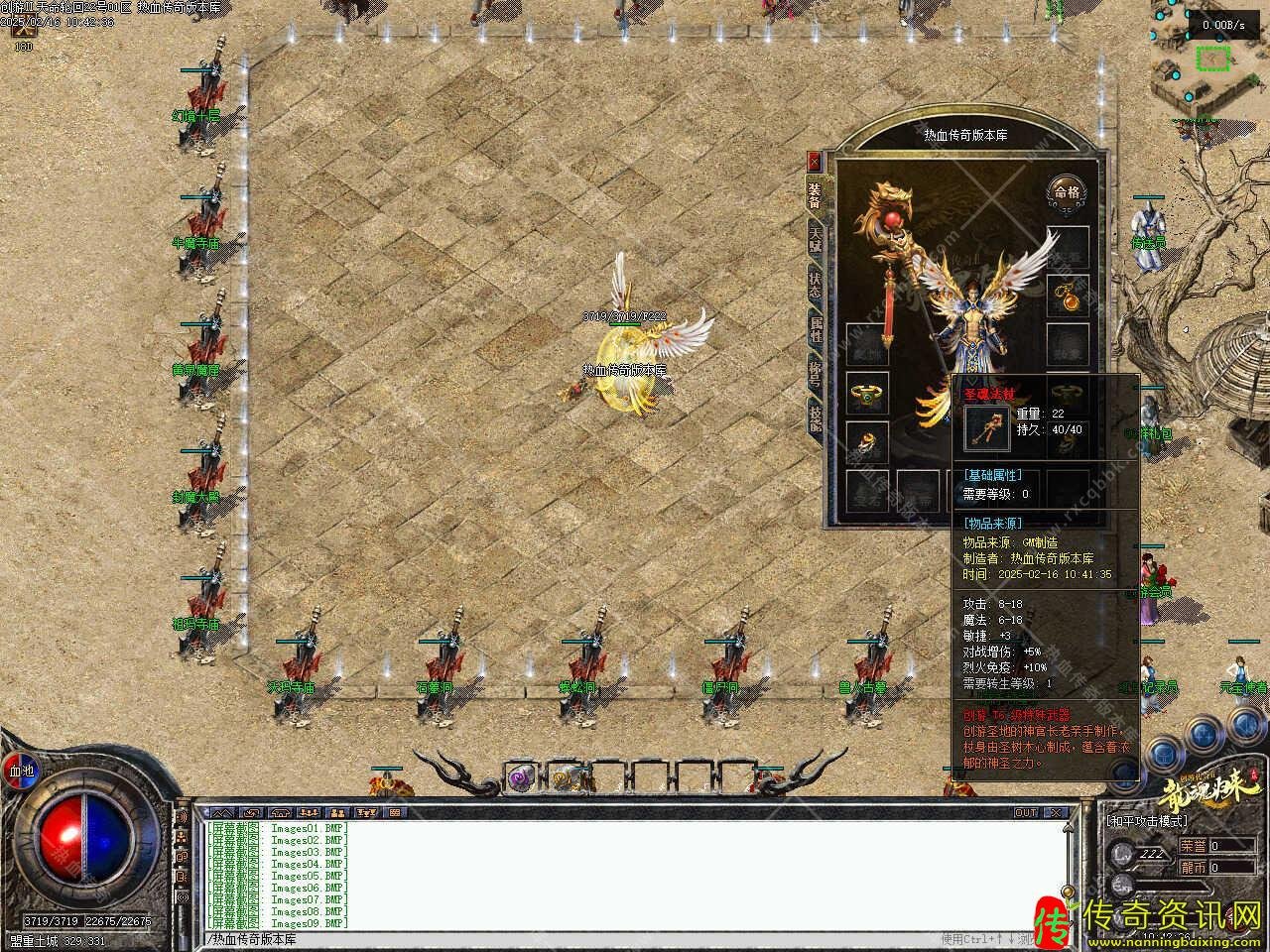1270x952 pixels.
Task: Close the character equipment panel
Action: [x=815, y=161]
